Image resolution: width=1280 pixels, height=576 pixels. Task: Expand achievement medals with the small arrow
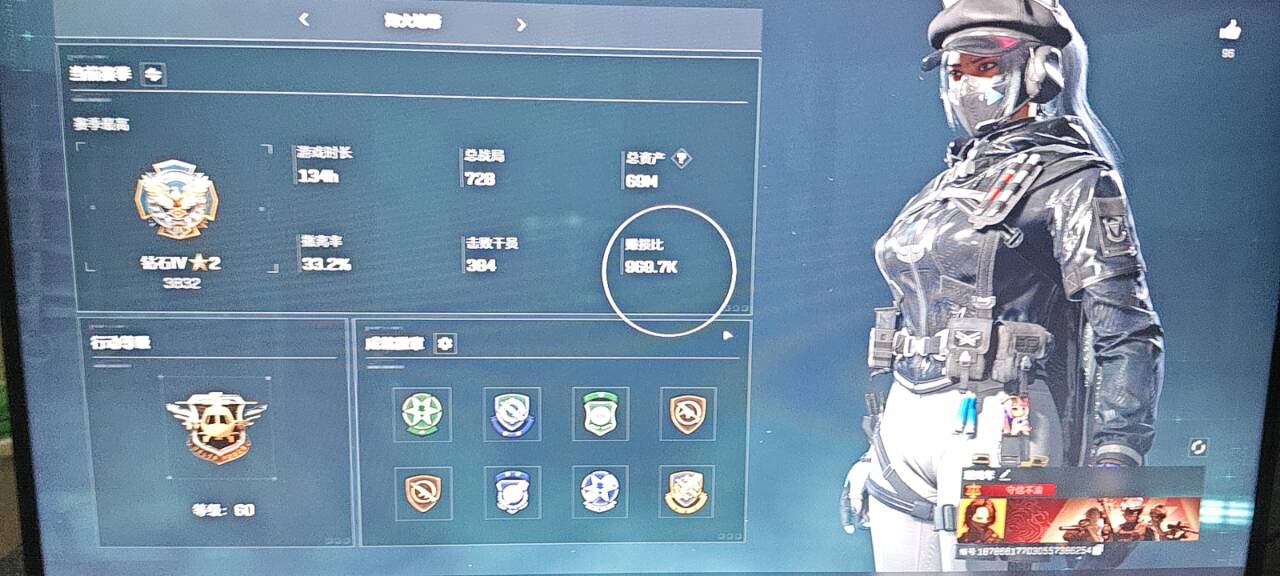coord(729,337)
